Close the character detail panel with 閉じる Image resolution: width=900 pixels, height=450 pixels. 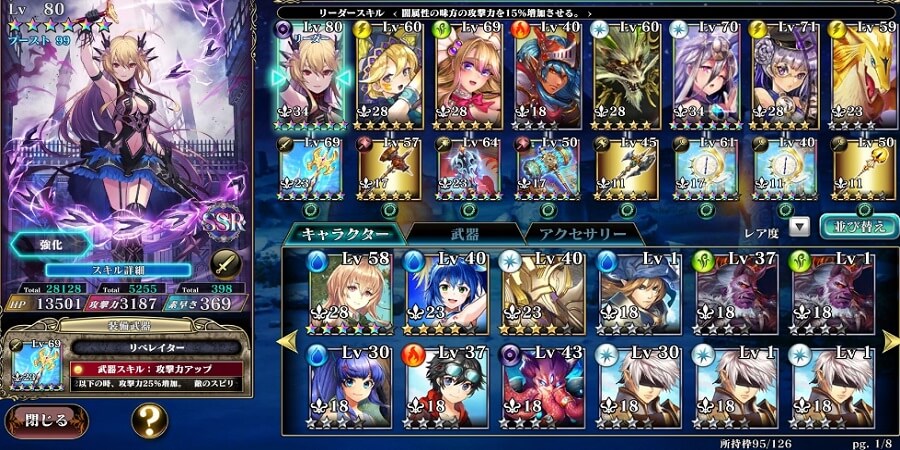point(47,420)
